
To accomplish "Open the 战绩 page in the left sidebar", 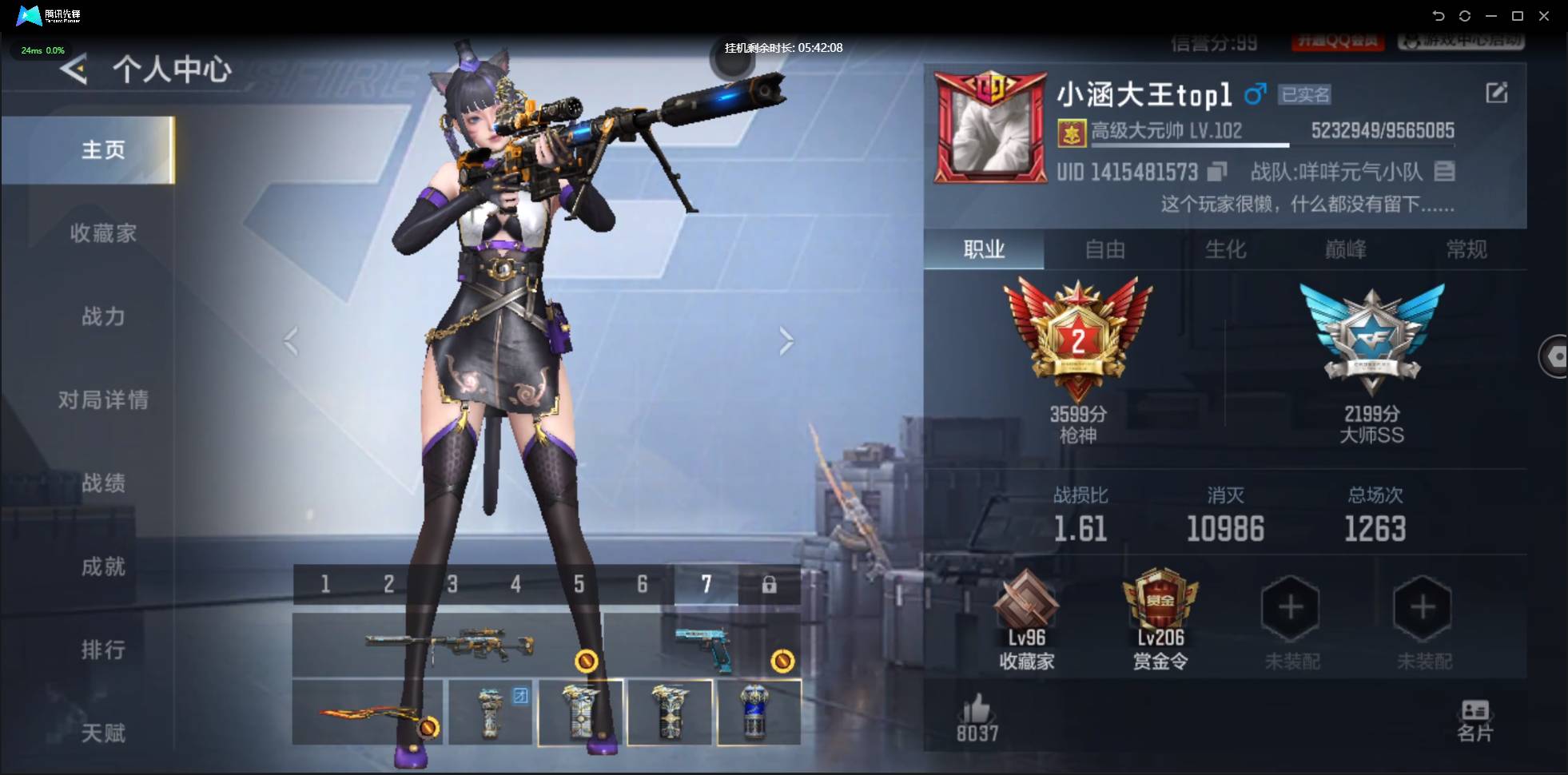I will [103, 483].
